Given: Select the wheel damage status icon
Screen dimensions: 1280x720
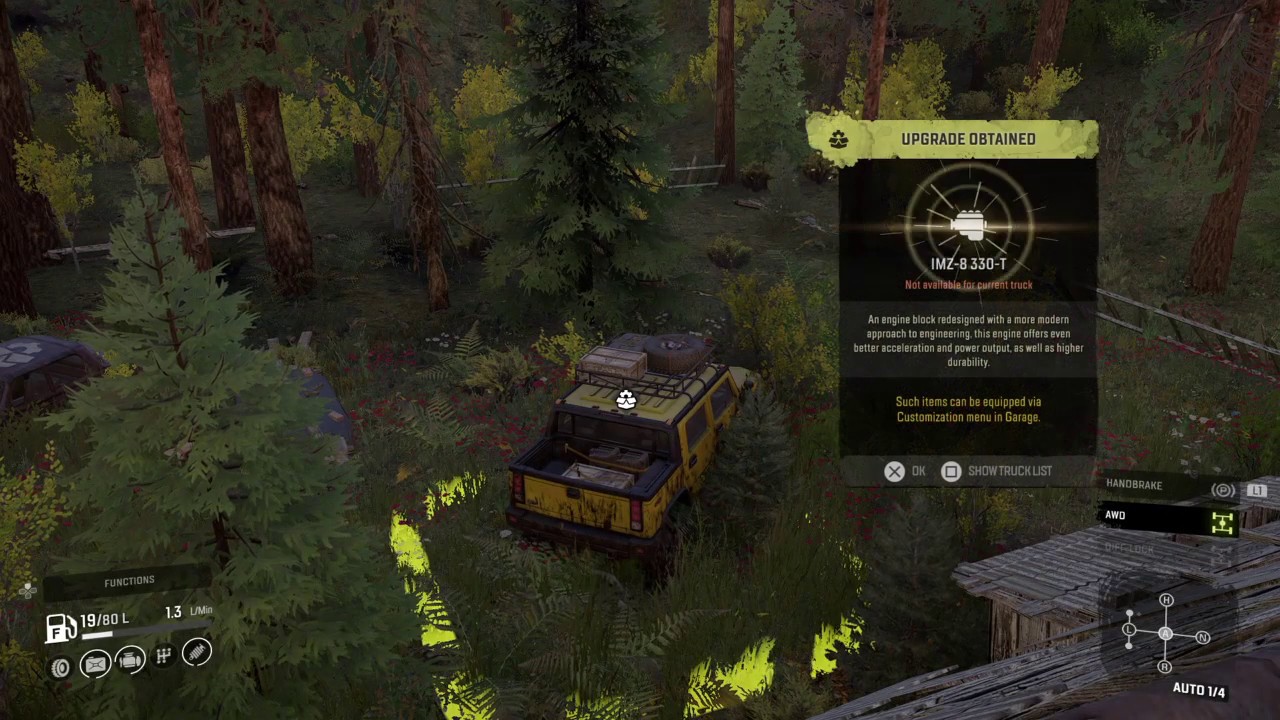Looking at the screenshot, I should 61,667.
